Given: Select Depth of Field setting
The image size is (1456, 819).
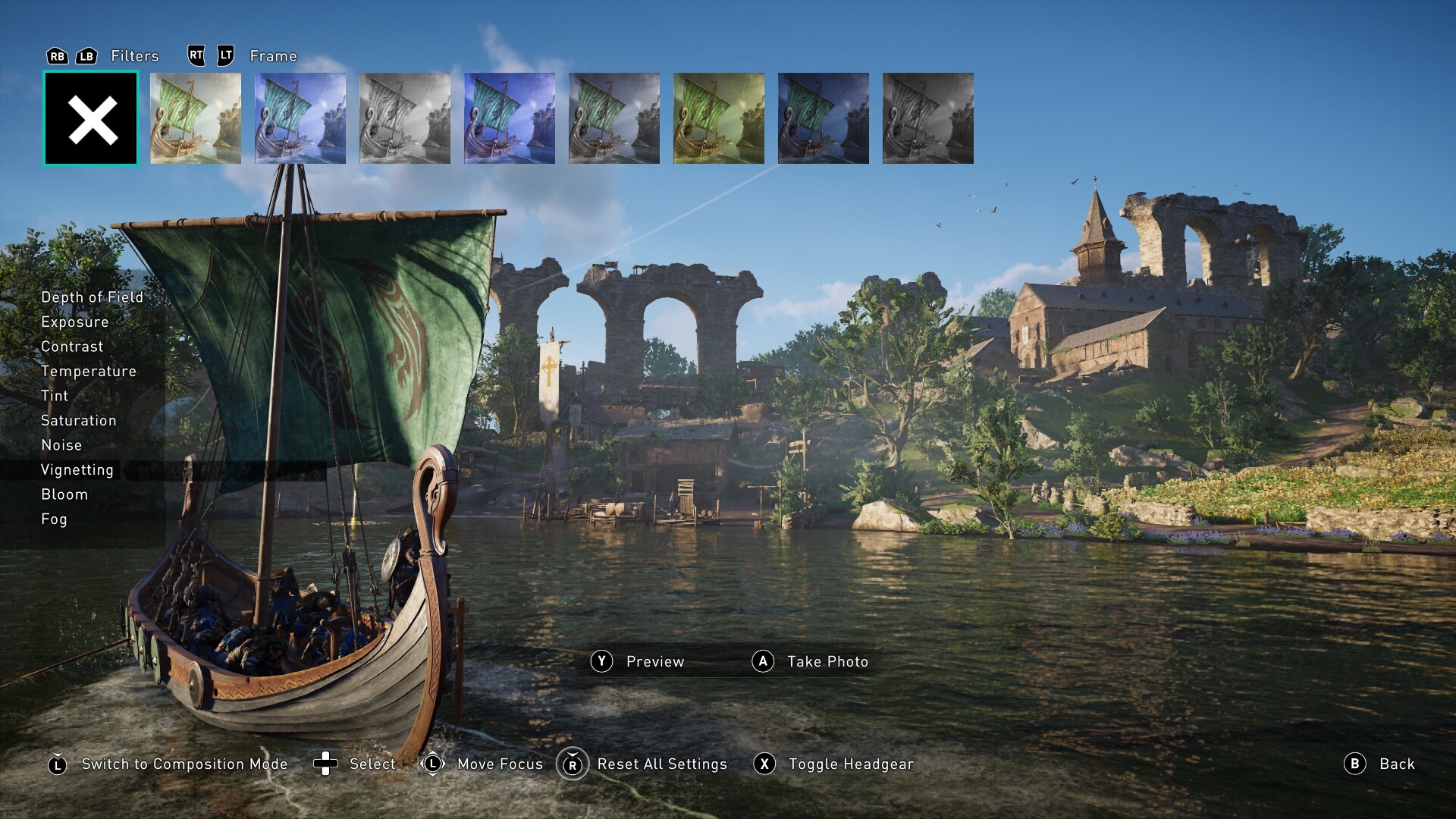Looking at the screenshot, I should coord(92,297).
